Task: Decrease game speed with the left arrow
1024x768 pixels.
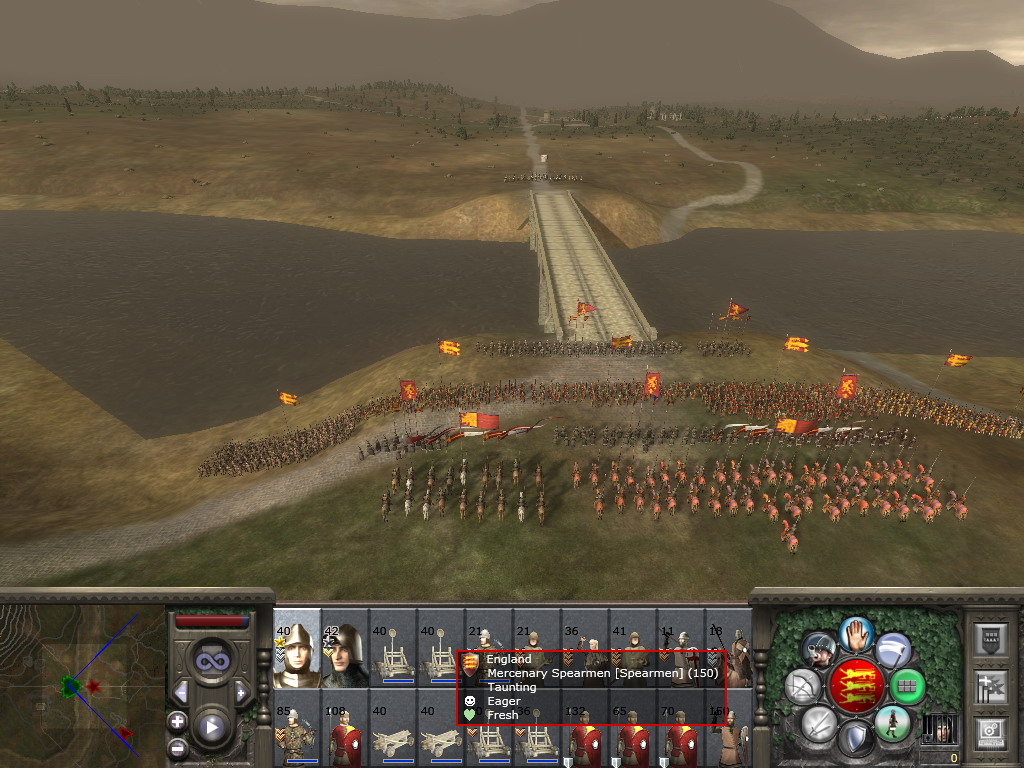Action: pos(181,692)
